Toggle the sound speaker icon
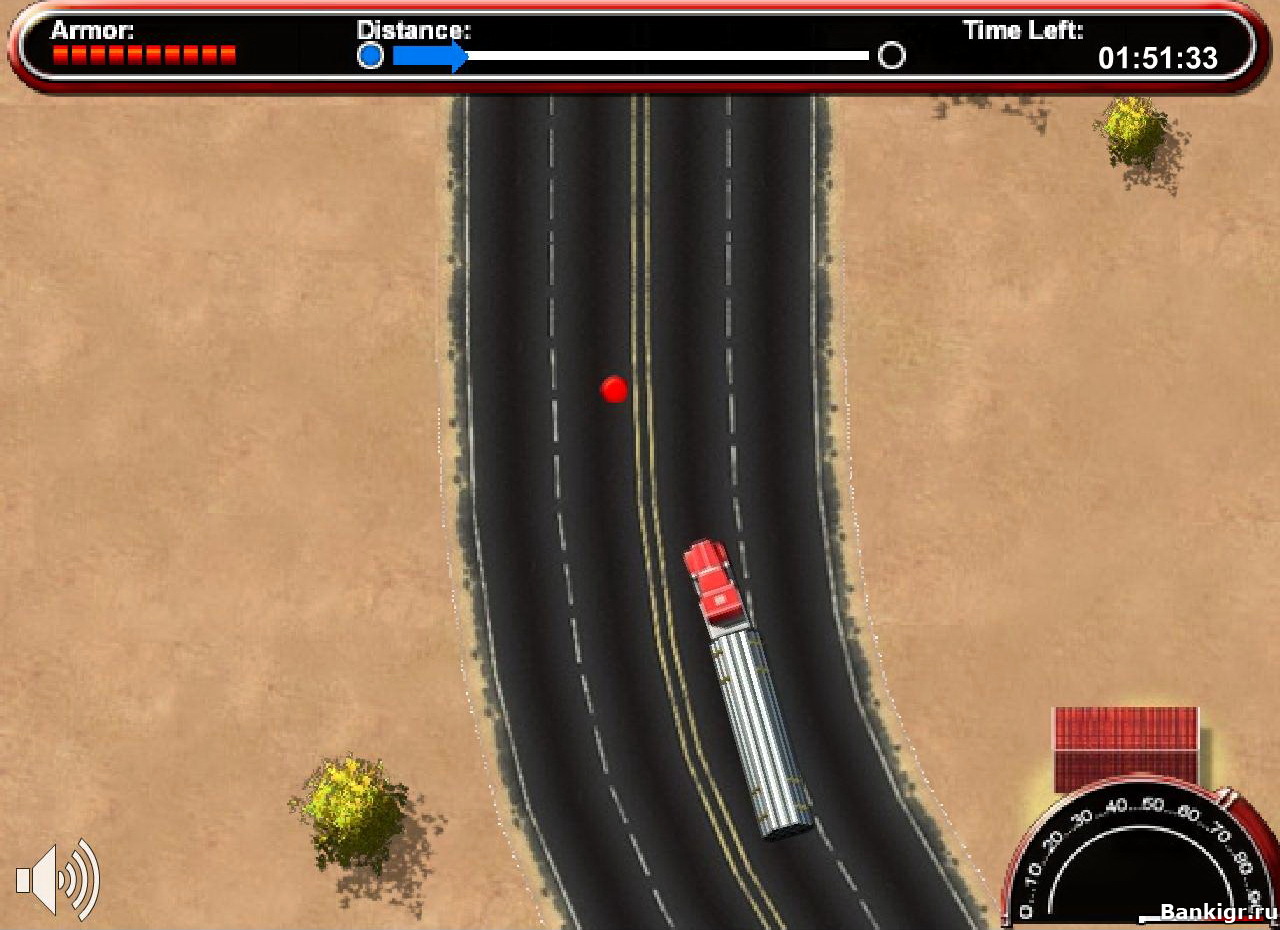Viewport: 1280px width, 930px height. (57, 879)
